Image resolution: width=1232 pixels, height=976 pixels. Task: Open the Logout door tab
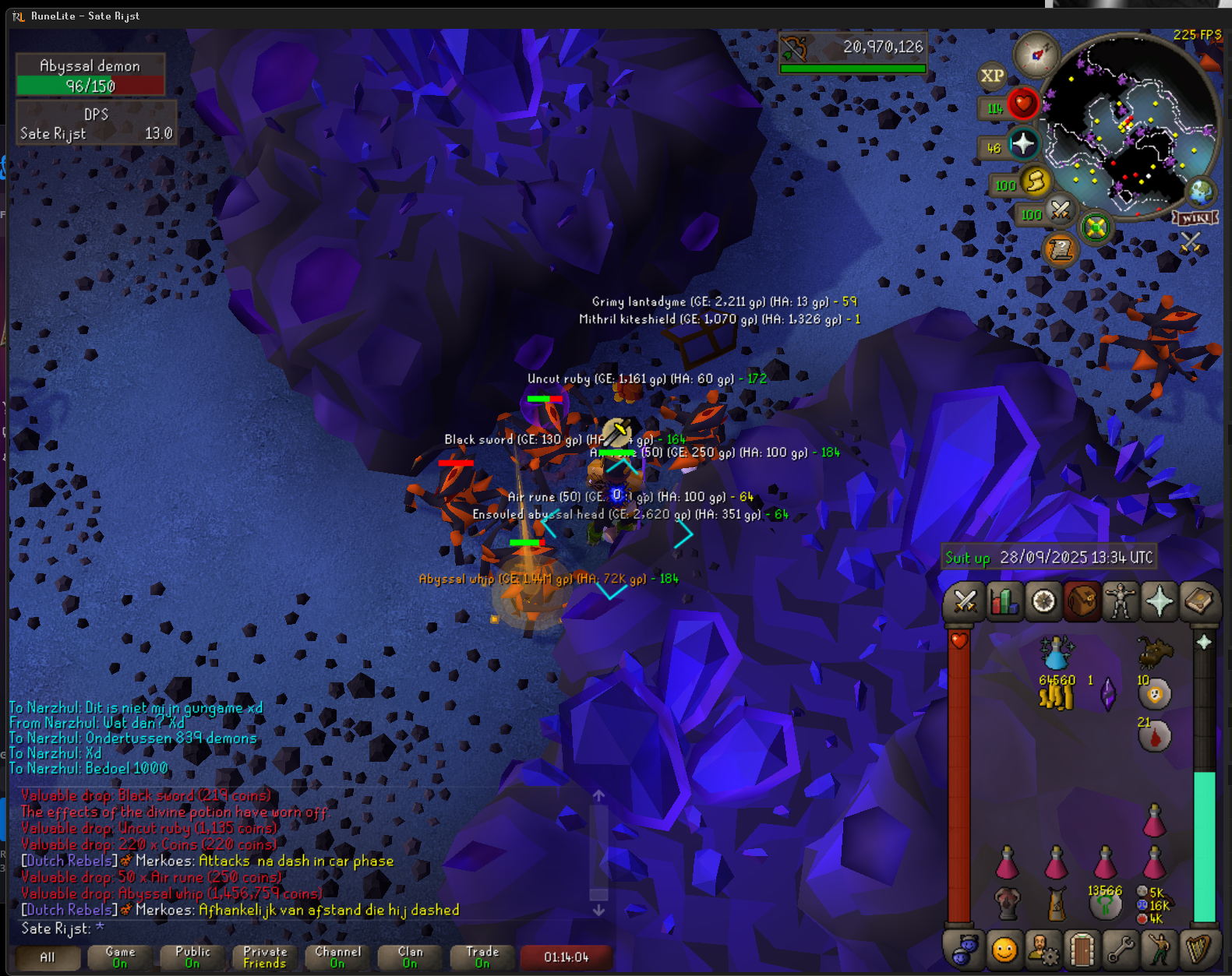(x=1082, y=950)
